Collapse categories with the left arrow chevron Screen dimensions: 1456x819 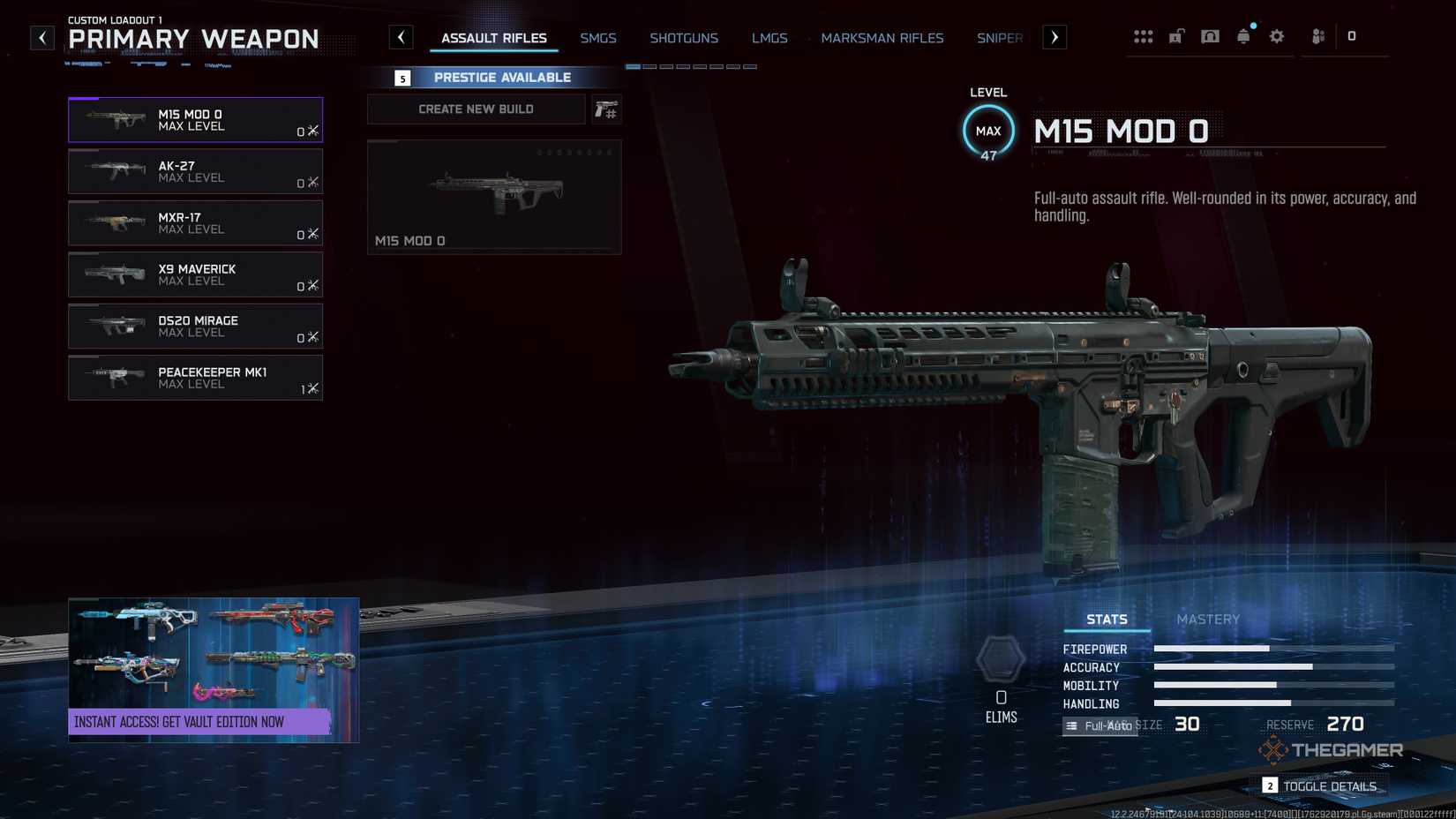click(402, 37)
